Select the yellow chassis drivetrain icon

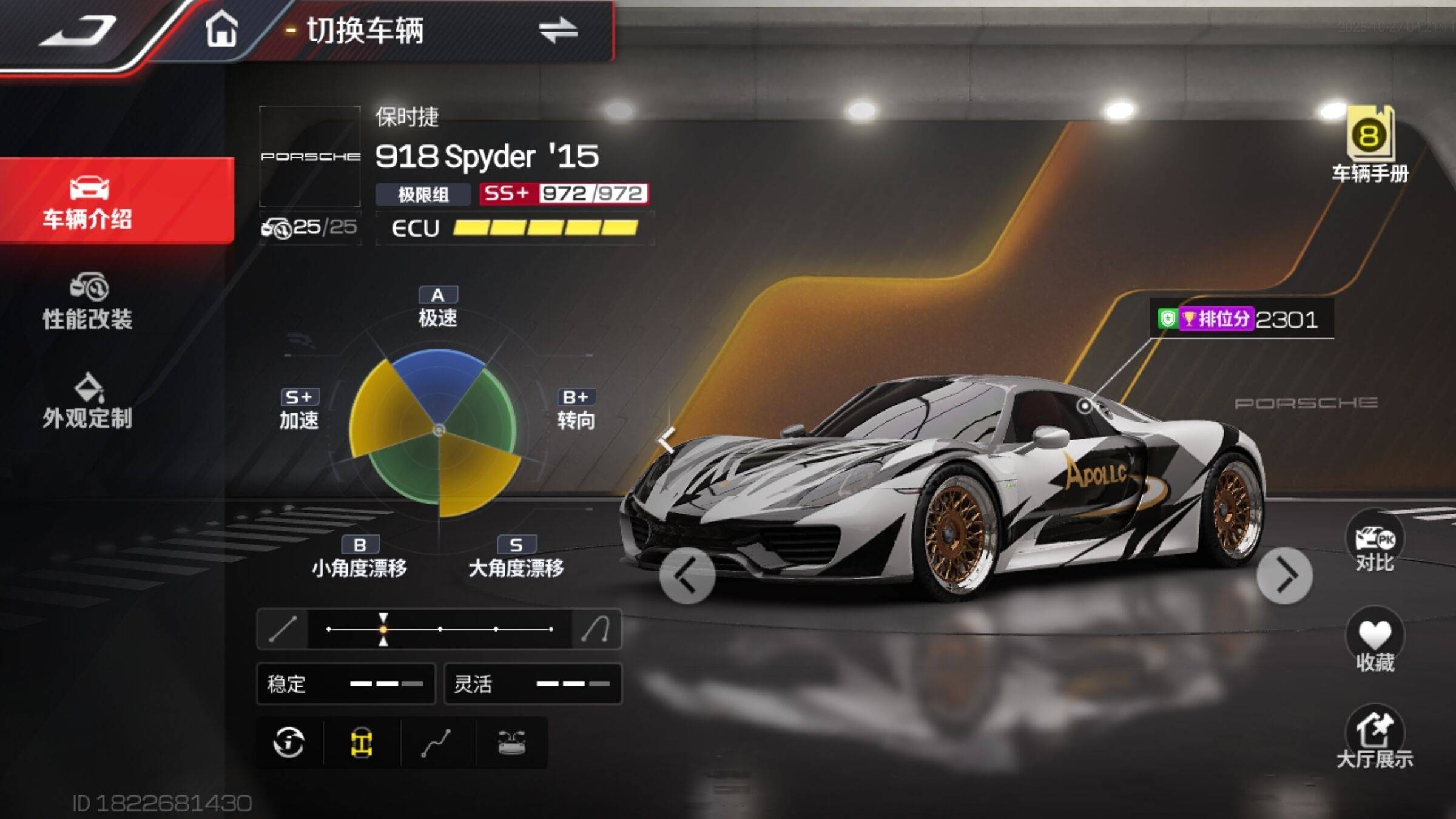[x=362, y=743]
